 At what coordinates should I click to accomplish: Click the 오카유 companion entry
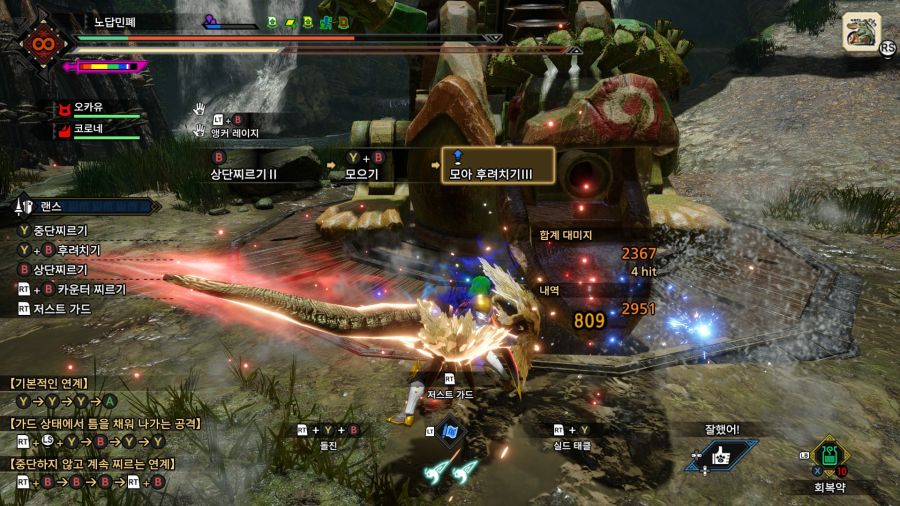[x=88, y=107]
